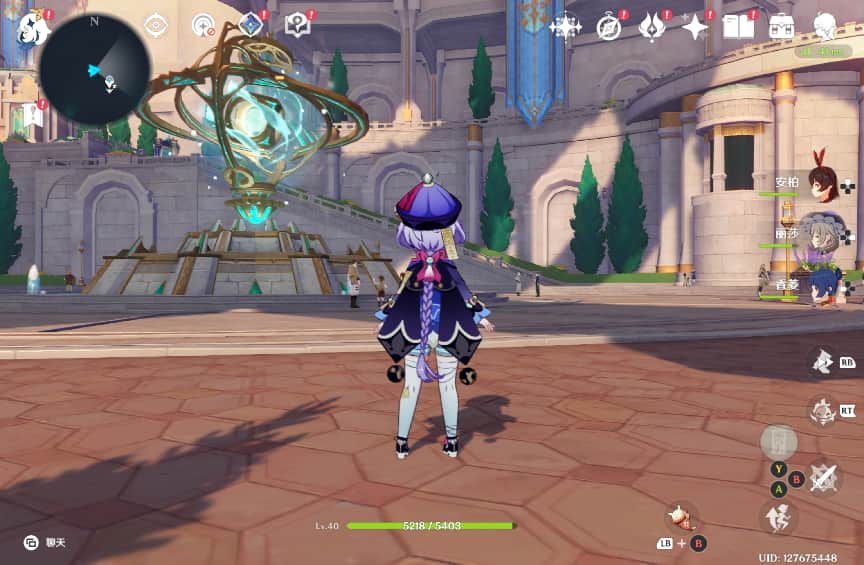Use the food item quick-use icon

tap(682, 516)
